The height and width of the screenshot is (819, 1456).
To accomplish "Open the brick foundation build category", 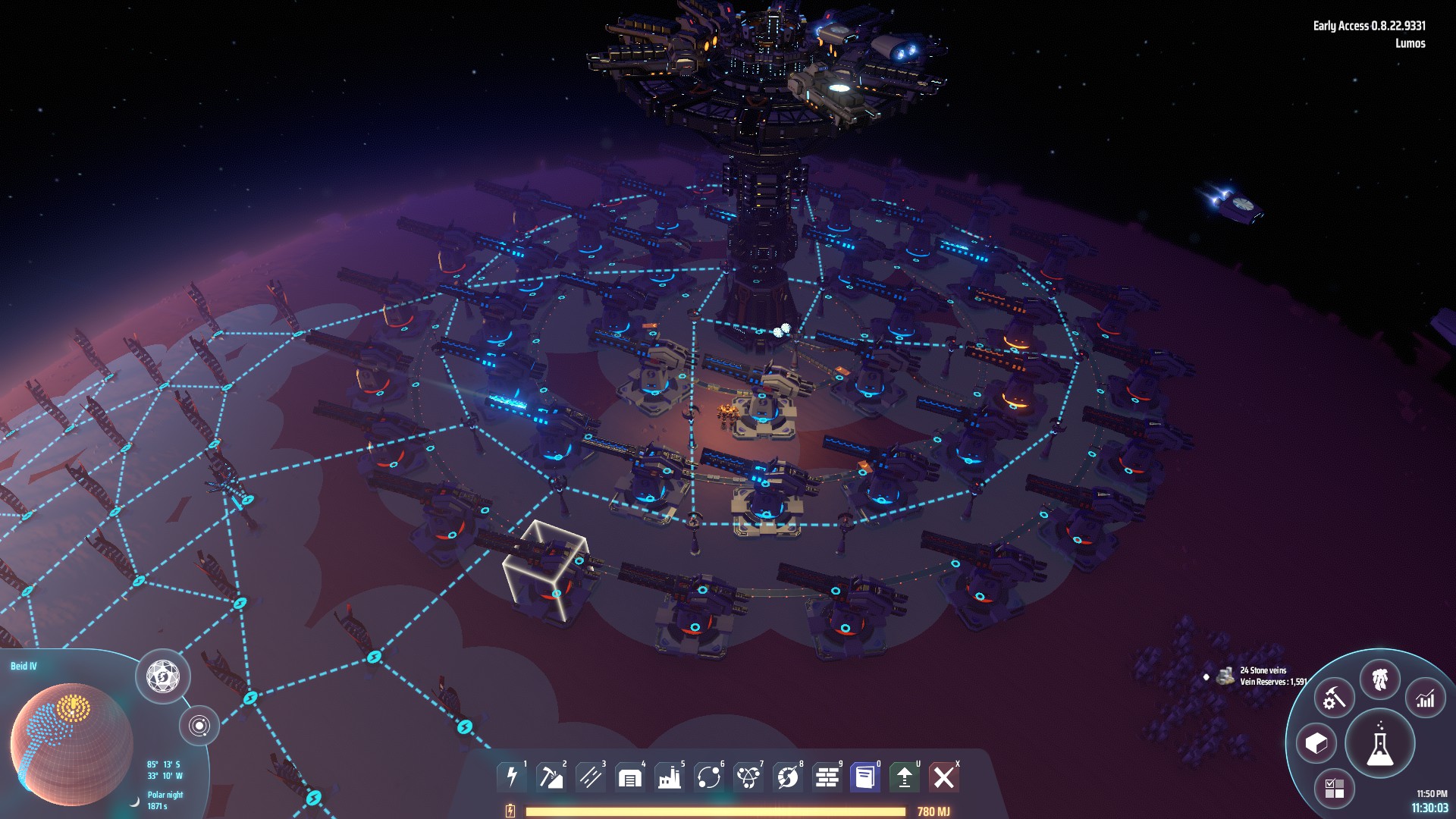I will pos(827,777).
